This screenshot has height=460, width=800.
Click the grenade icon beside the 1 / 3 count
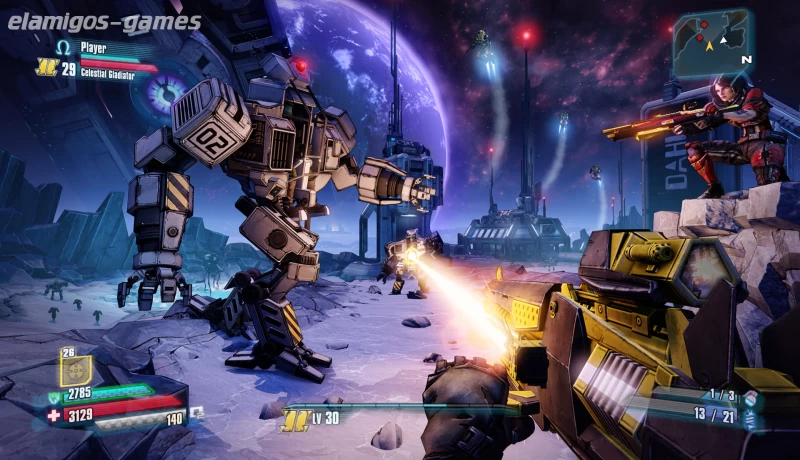(749, 398)
